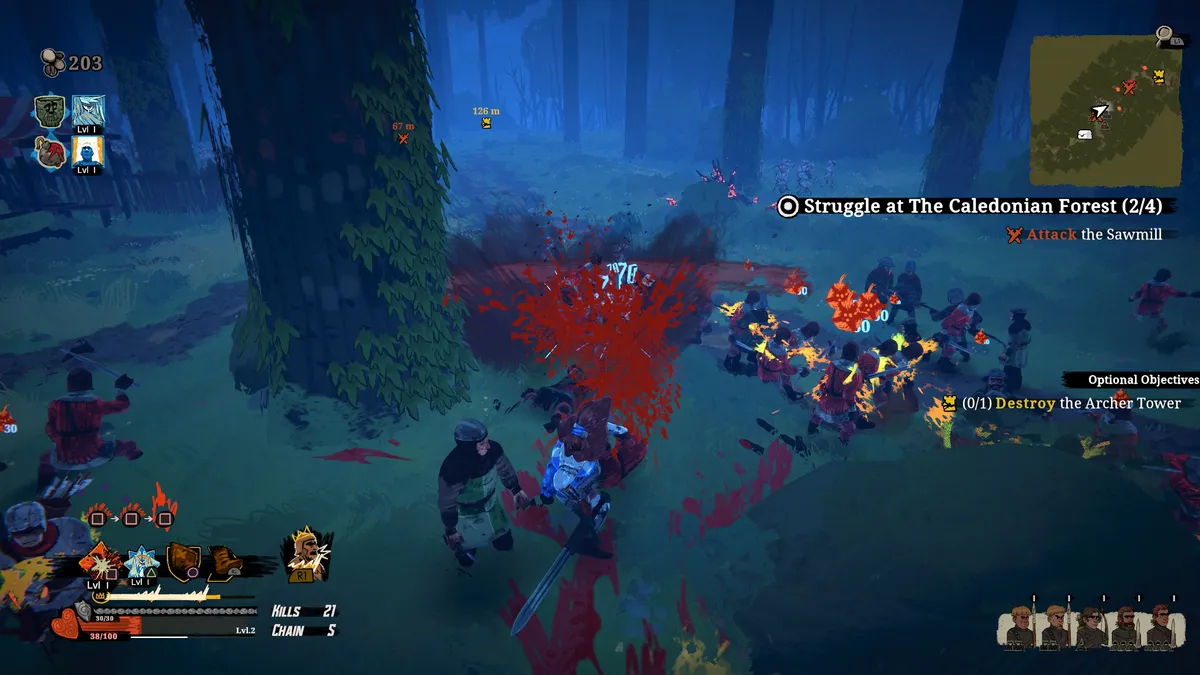Select the brown boot dodge ability
Image resolution: width=1200 pixels, height=675 pixels.
click(226, 562)
